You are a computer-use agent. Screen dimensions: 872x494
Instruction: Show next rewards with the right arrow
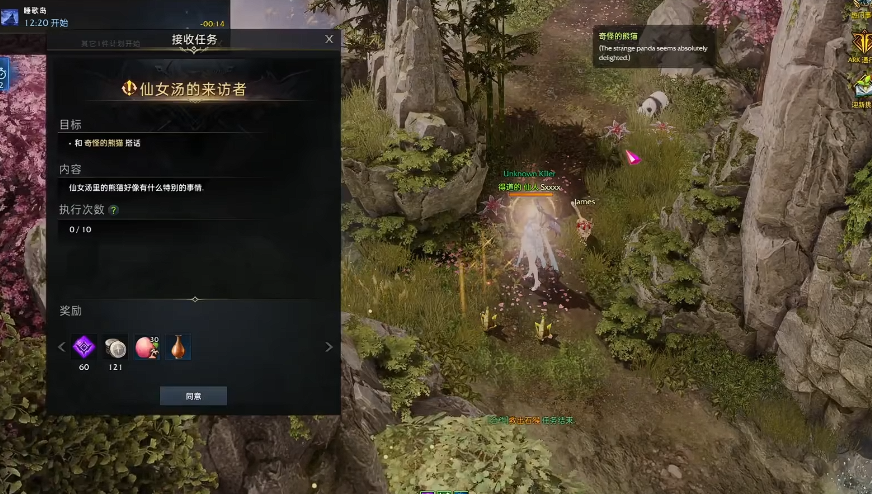pyautogui.click(x=329, y=347)
